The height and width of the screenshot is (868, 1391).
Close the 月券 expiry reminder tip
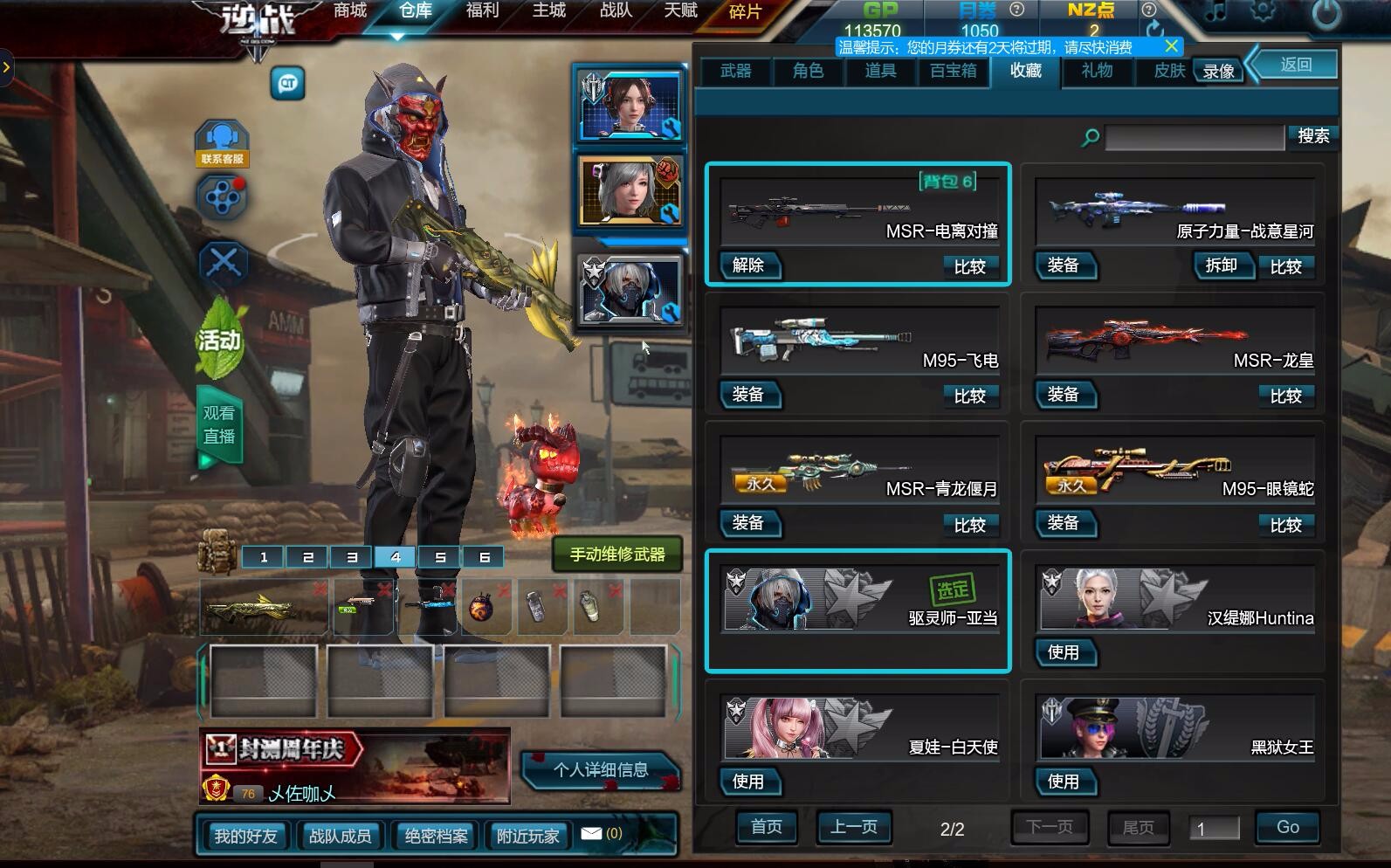click(x=1172, y=46)
